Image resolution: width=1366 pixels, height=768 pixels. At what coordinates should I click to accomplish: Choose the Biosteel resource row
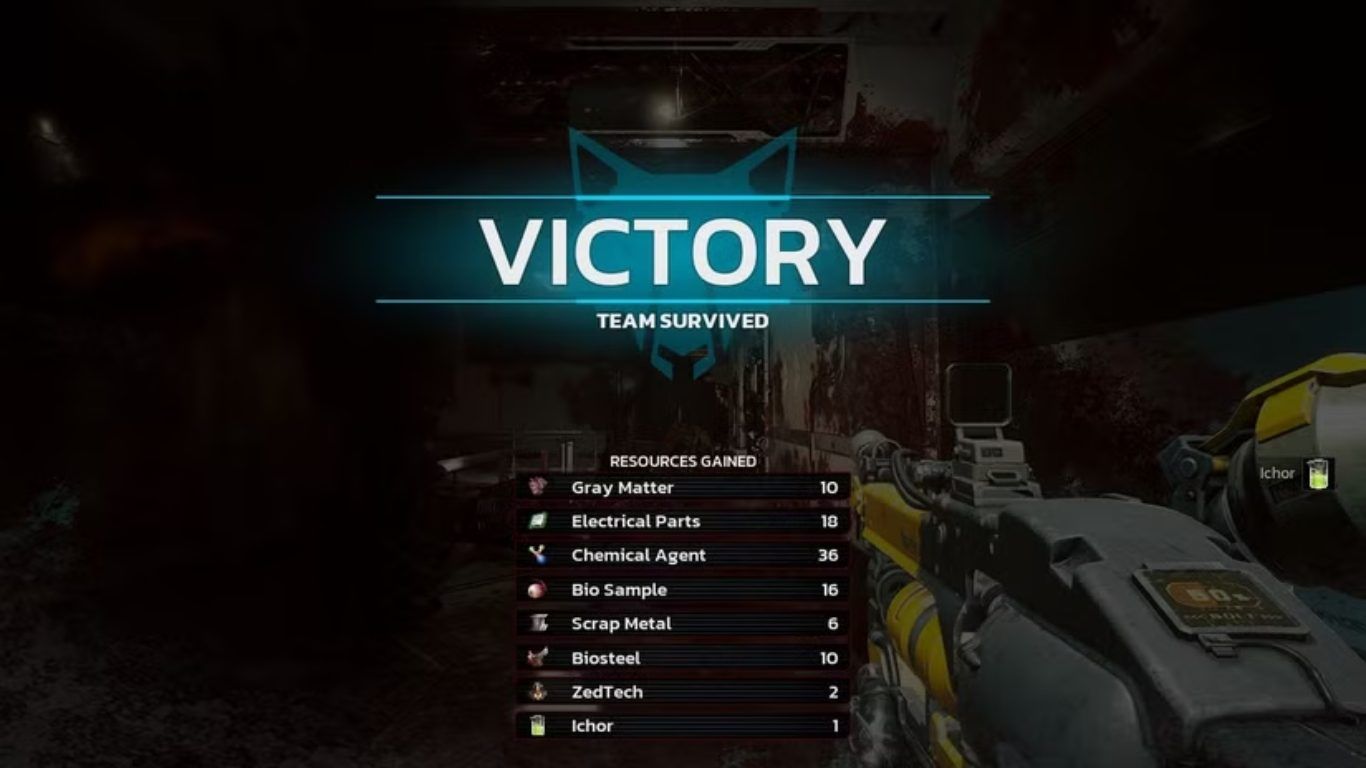(683, 658)
